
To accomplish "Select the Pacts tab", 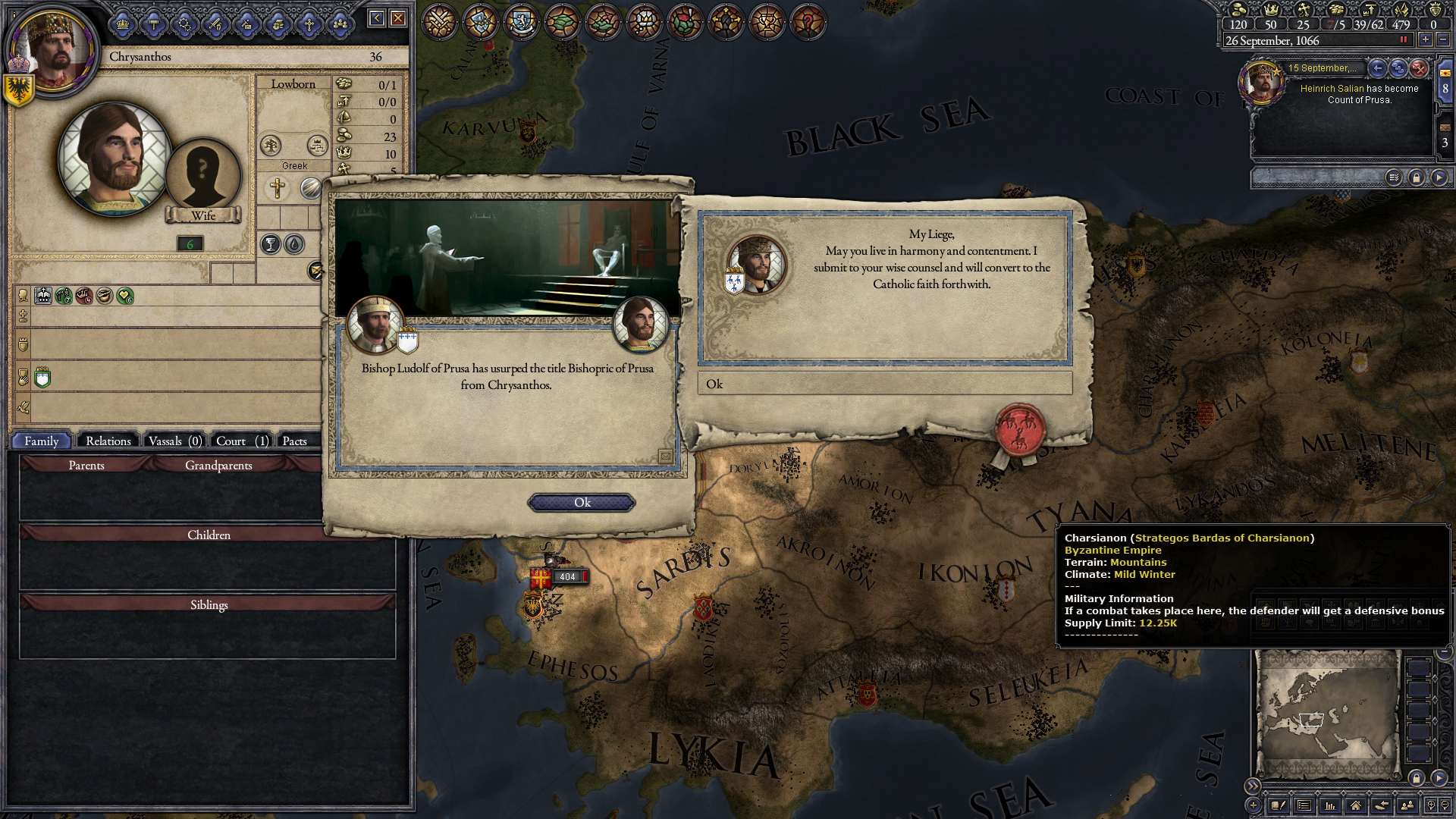I will (295, 441).
